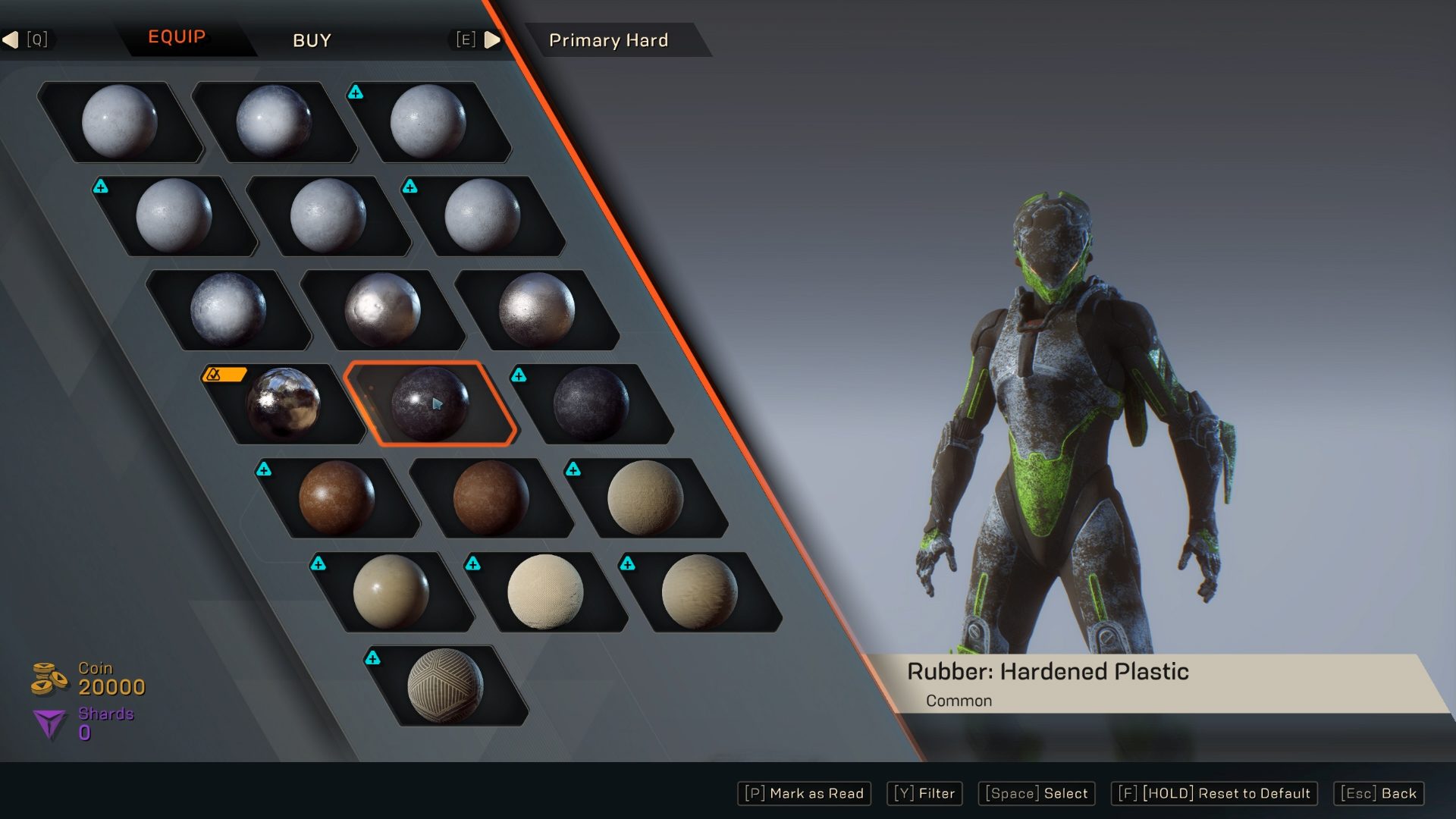The height and width of the screenshot is (819, 1456).
Task: Pick the woven striped pattern material sphere
Action: click(445, 686)
